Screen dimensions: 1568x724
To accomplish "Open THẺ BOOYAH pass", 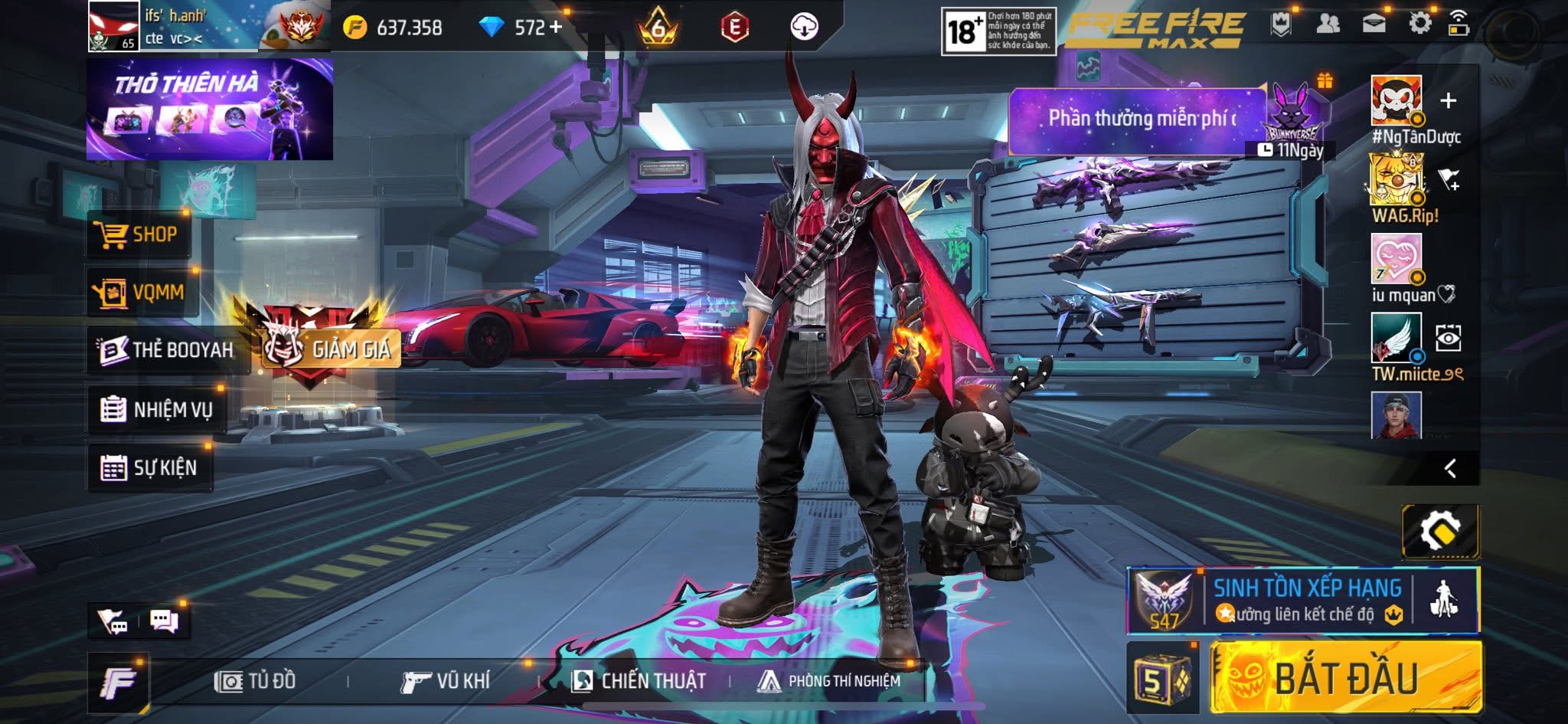I will [x=167, y=350].
